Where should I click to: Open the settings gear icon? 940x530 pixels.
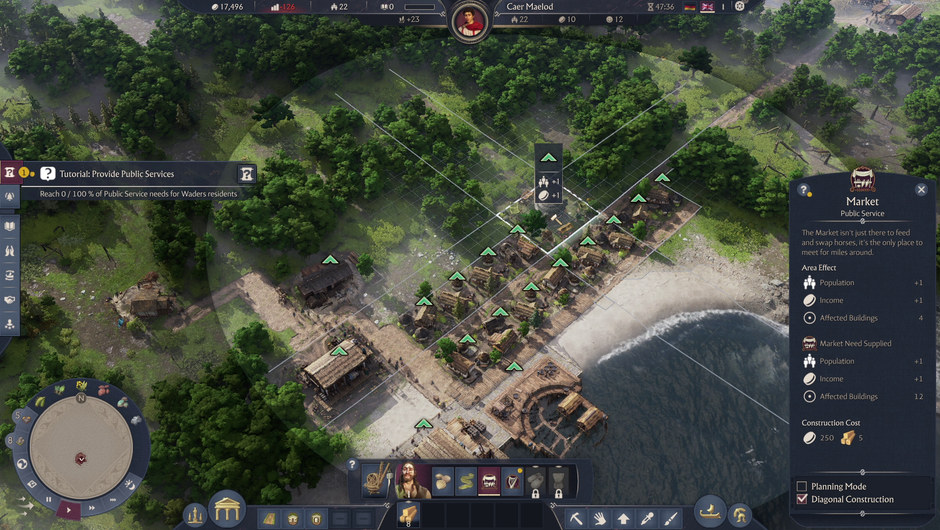coord(740,6)
